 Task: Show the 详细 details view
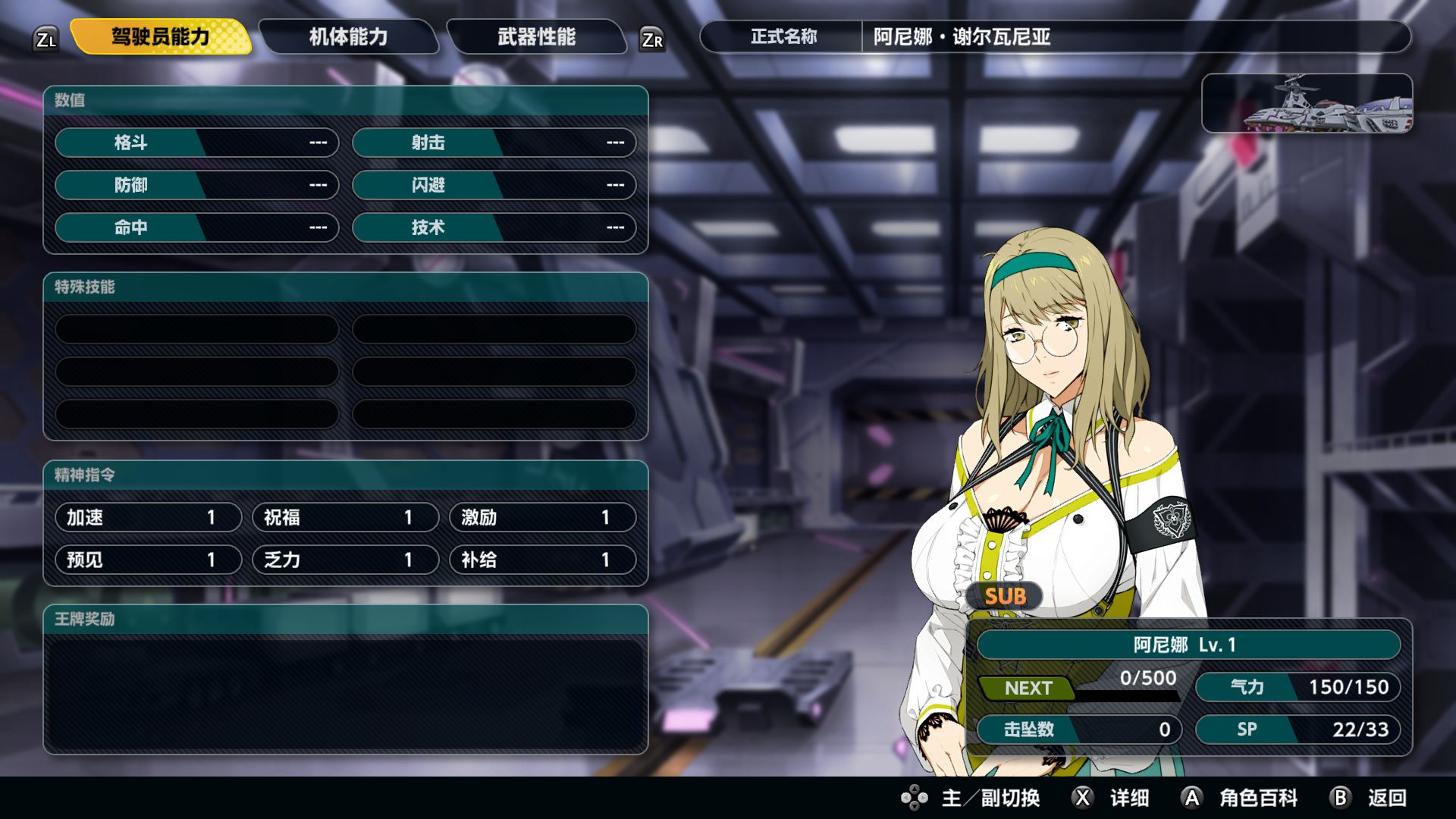[x=1112, y=798]
